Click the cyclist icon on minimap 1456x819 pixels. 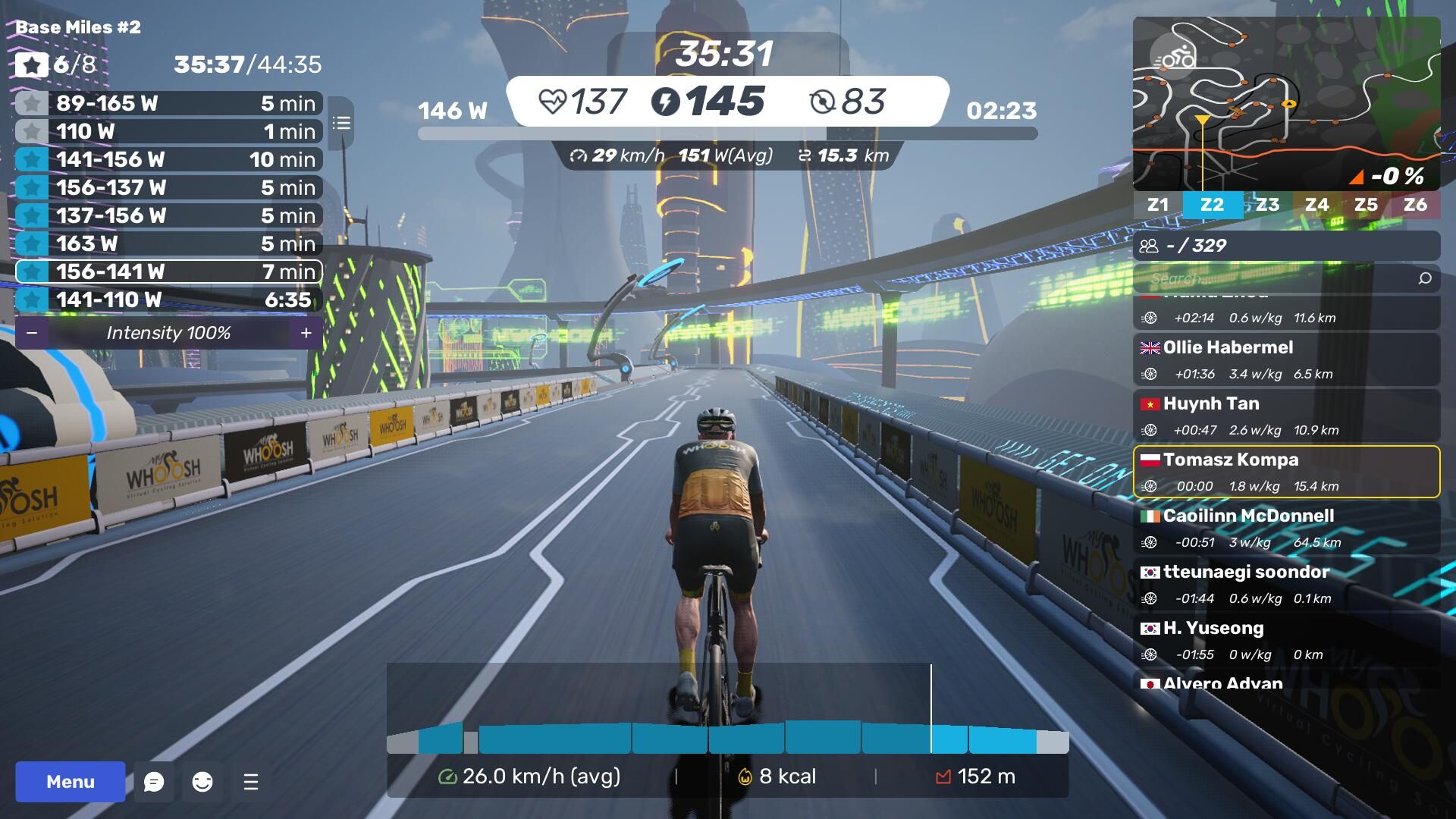[1173, 57]
